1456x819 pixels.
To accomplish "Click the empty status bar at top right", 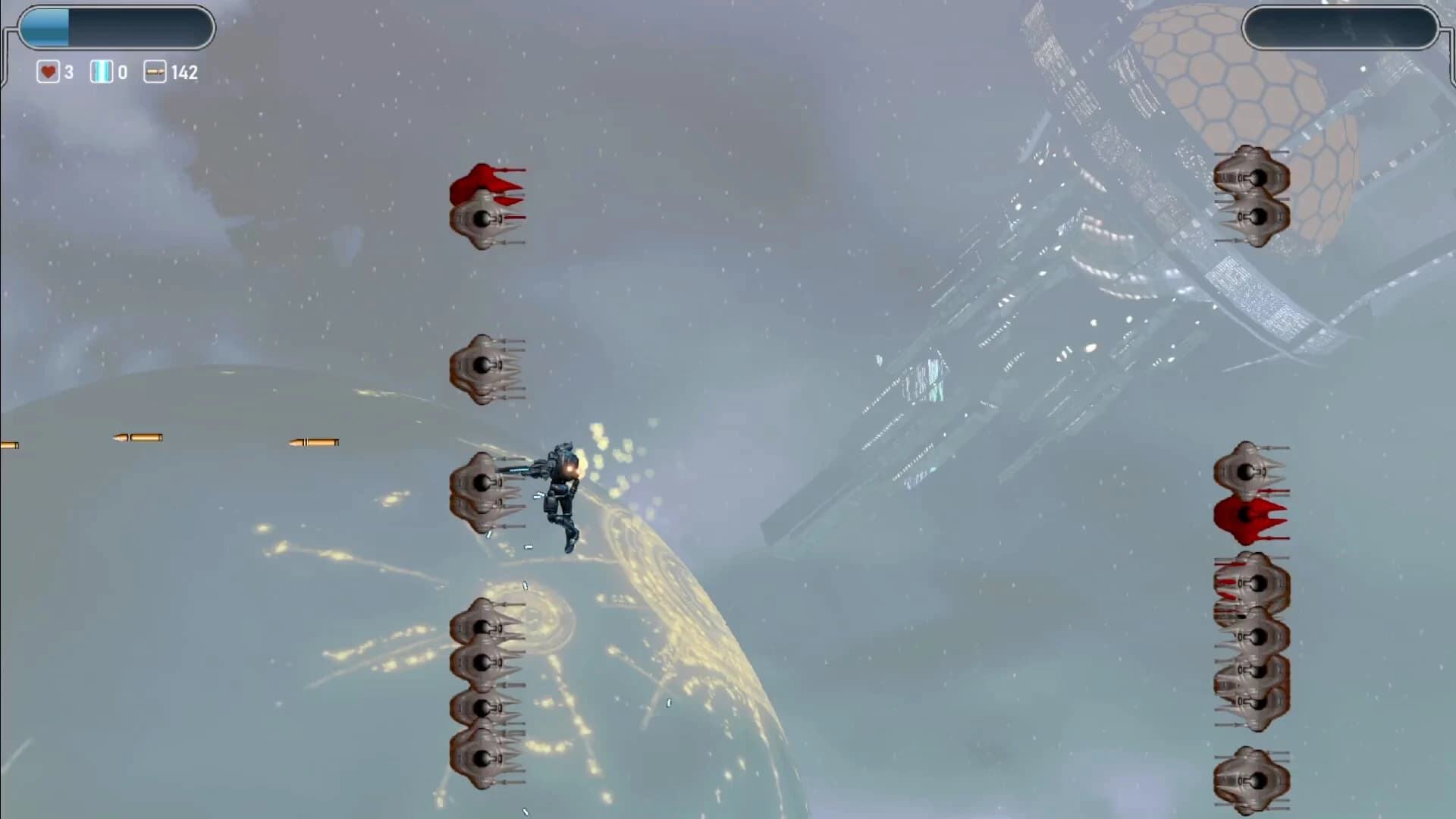I will (x=1338, y=28).
